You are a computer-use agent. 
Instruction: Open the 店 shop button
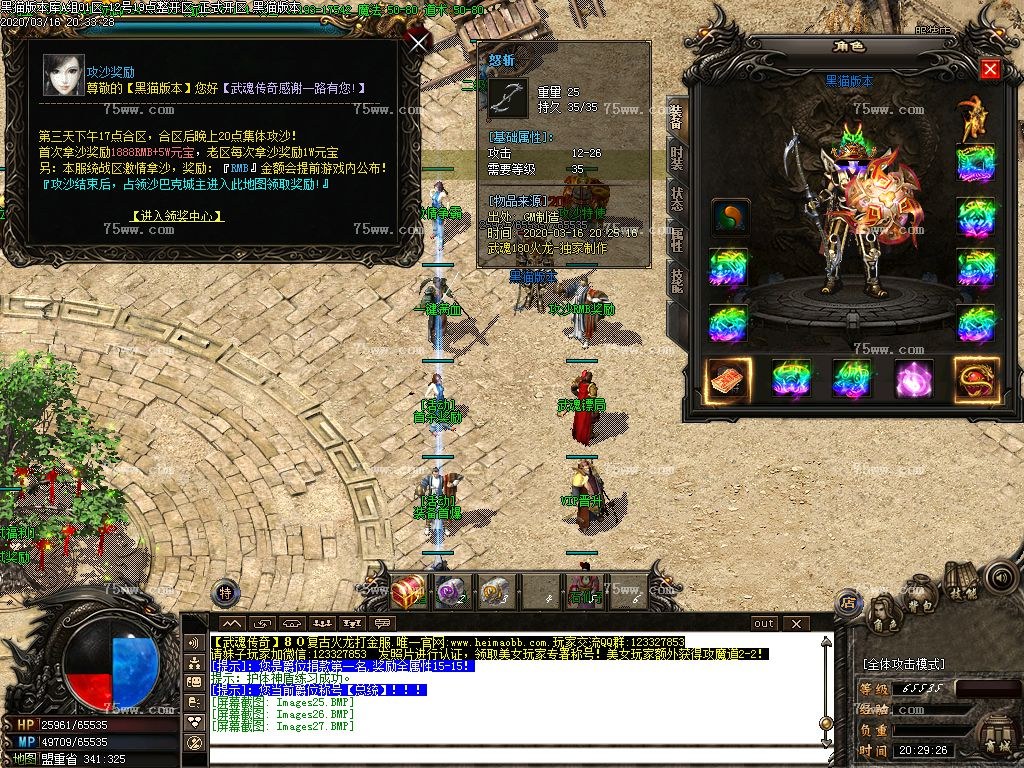(849, 602)
